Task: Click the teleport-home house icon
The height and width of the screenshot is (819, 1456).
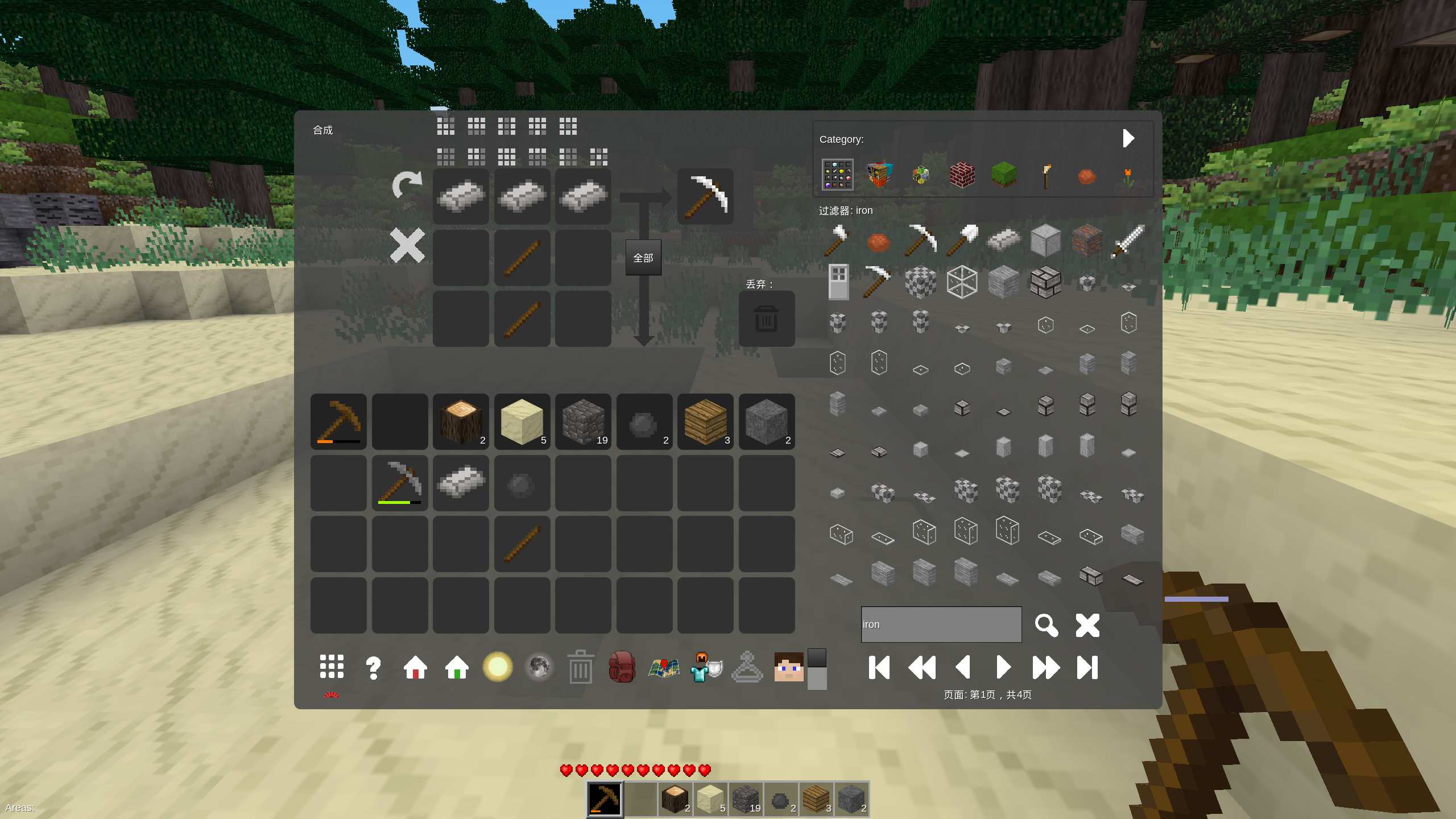Action: click(457, 668)
